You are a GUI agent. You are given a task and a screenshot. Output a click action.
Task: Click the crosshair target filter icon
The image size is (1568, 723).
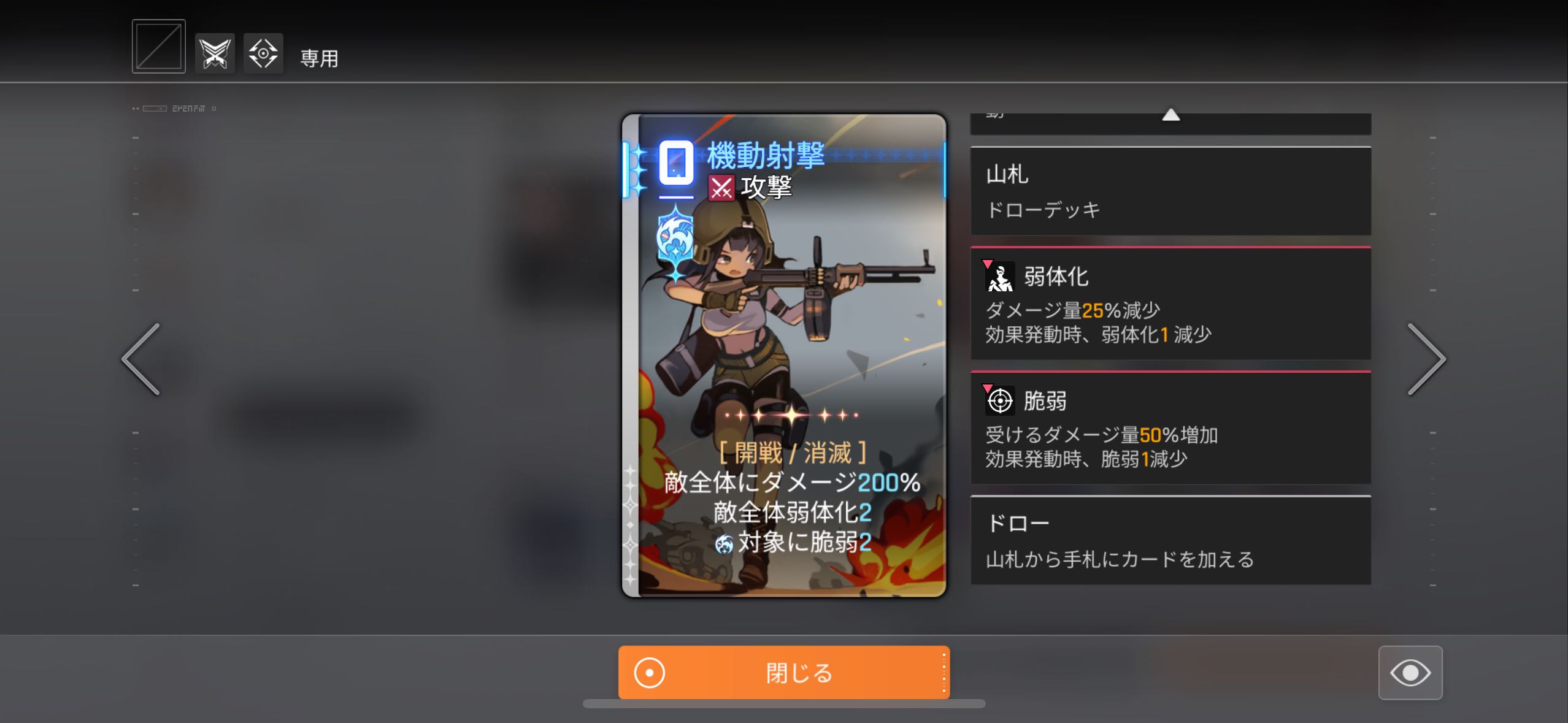coord(263,54)
